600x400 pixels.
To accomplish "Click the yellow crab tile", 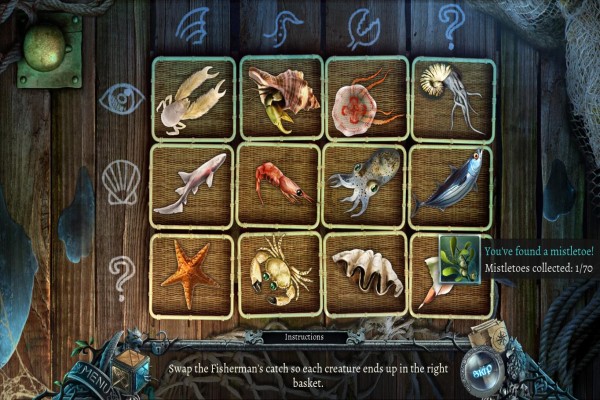I will click(280, 274).
